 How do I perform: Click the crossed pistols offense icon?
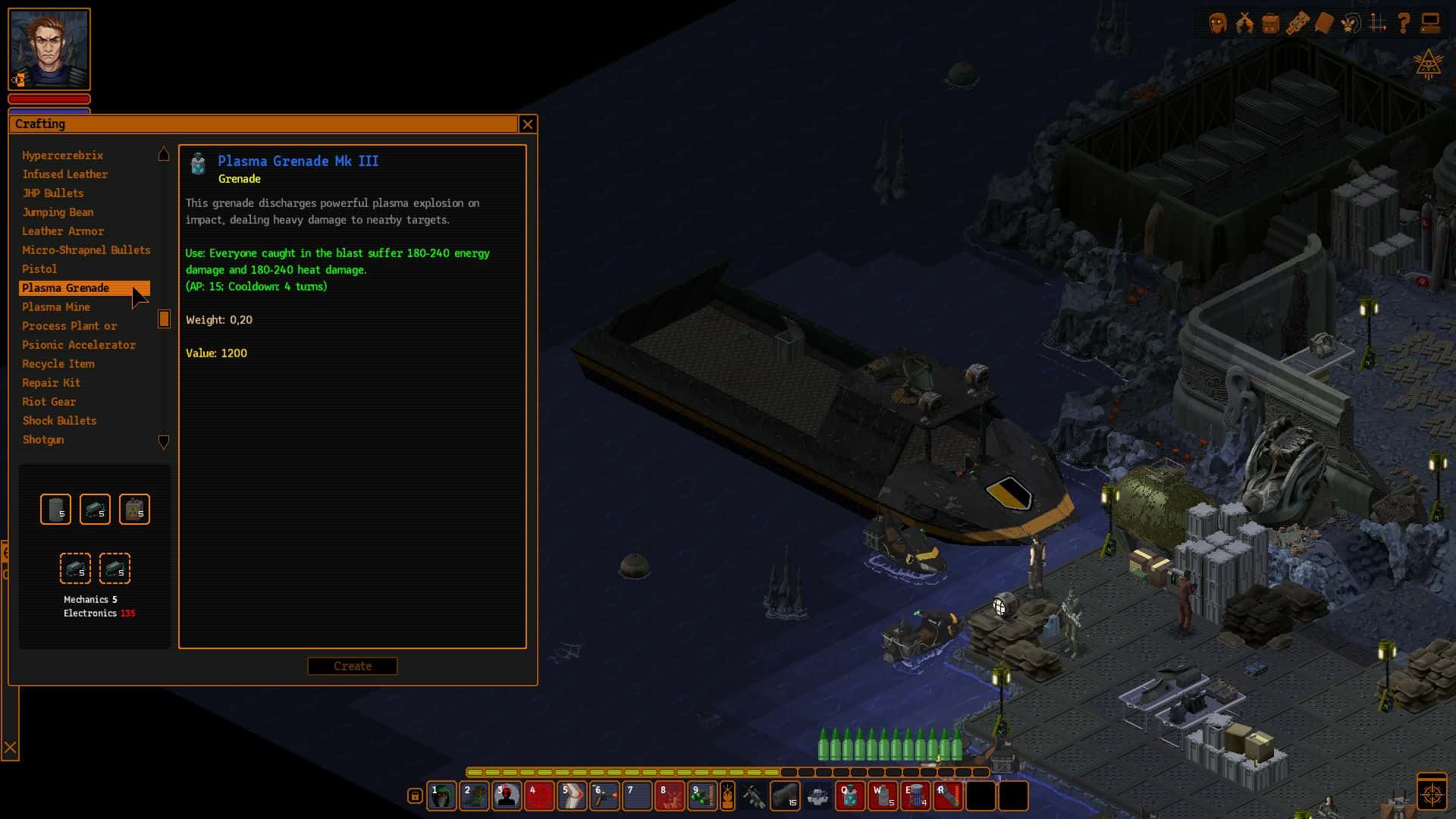(1244, 23)
